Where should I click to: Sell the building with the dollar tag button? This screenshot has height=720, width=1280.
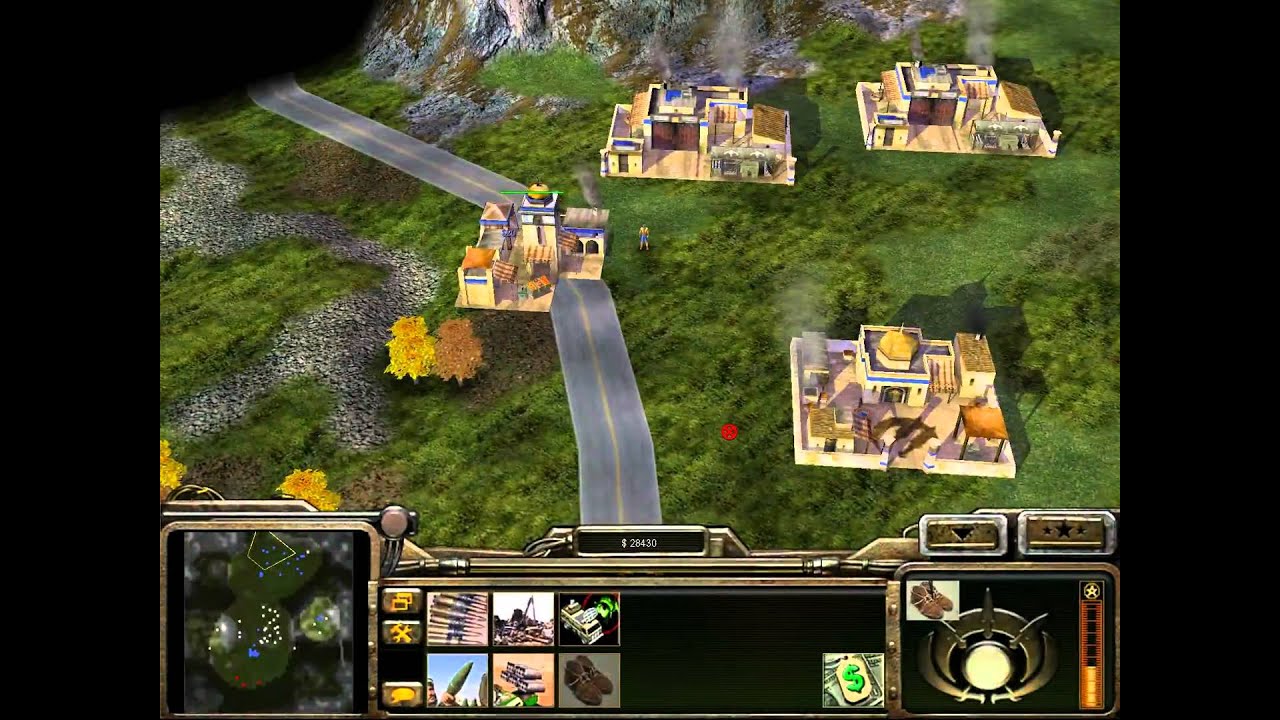(853, 680)
